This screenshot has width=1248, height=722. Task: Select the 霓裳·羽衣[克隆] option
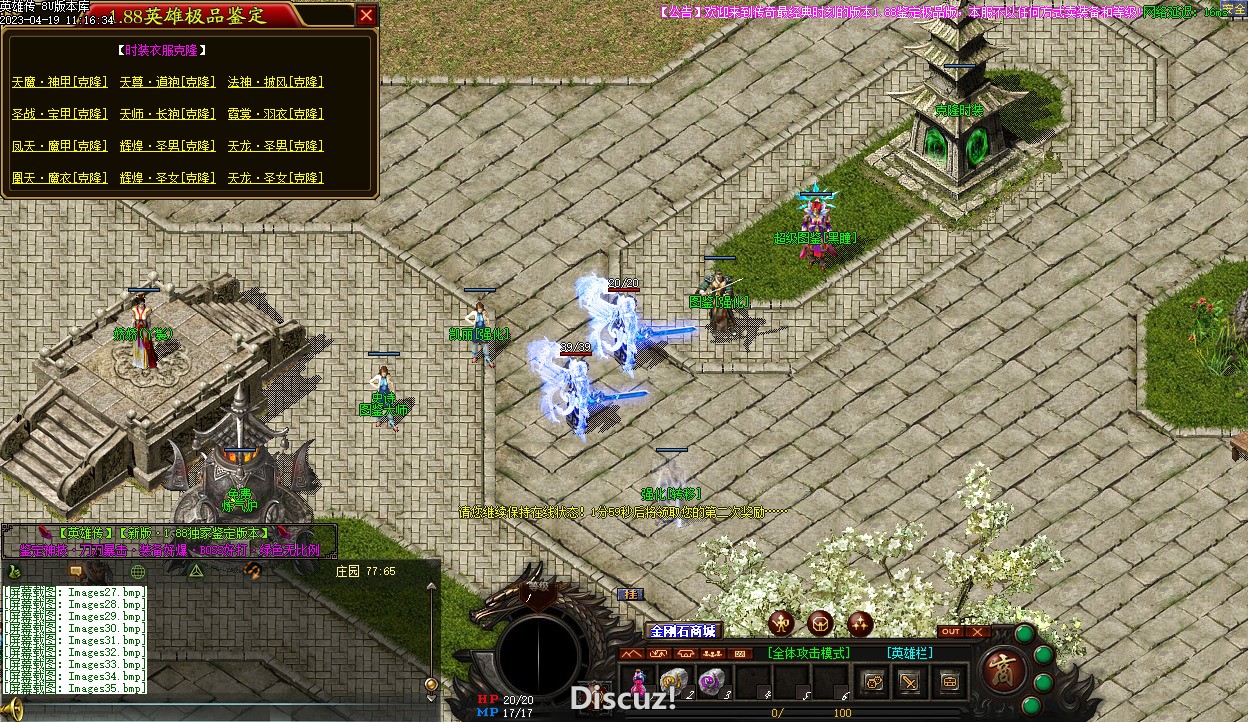275,114
